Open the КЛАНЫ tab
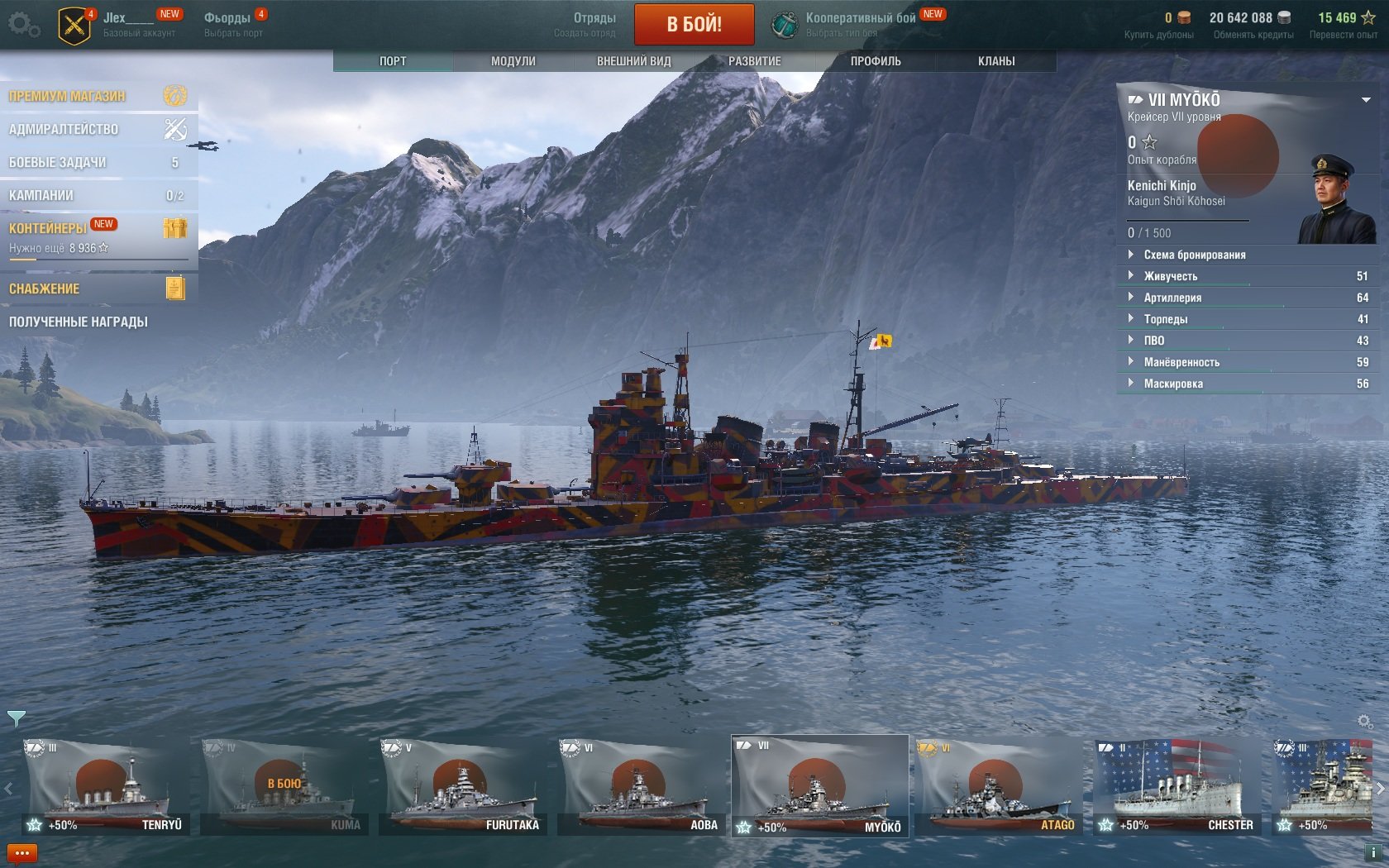This screenshot has height=868, width=1389. tap(996, 61)
